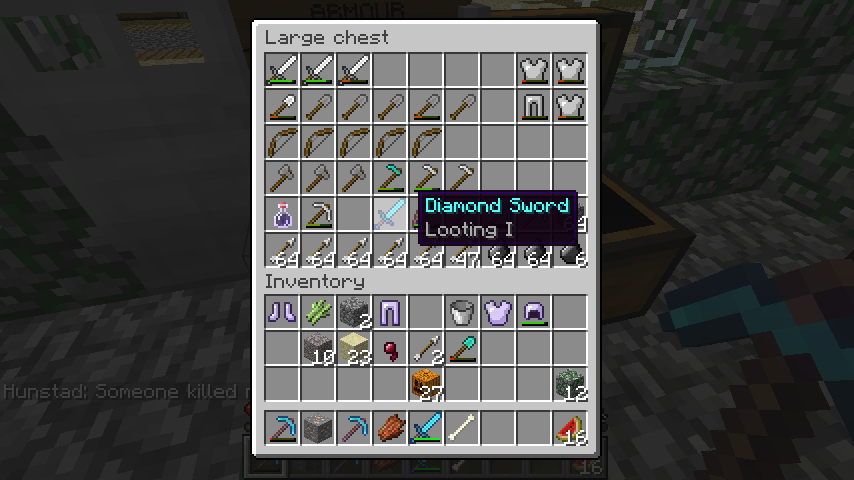
Task: Select the sandstone stack of 23
Action: coord(355,349)
